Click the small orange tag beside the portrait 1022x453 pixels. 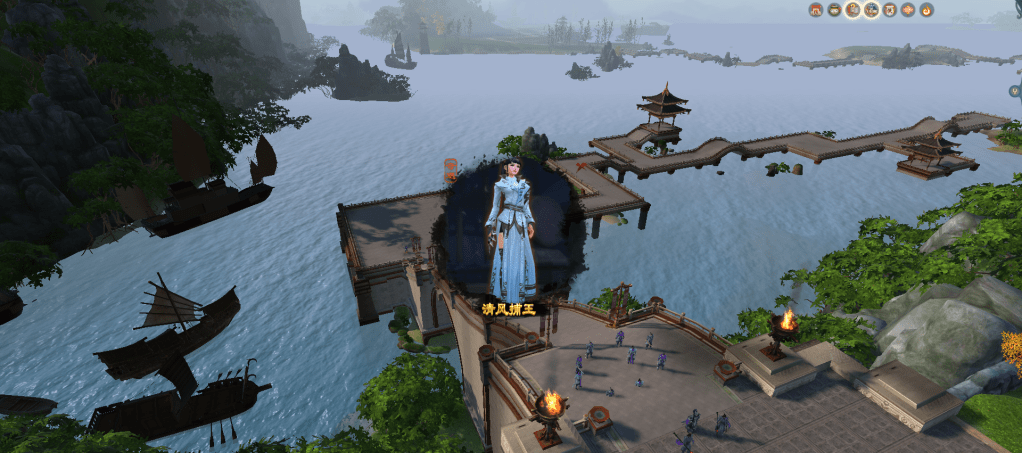(x=451, y=169)
